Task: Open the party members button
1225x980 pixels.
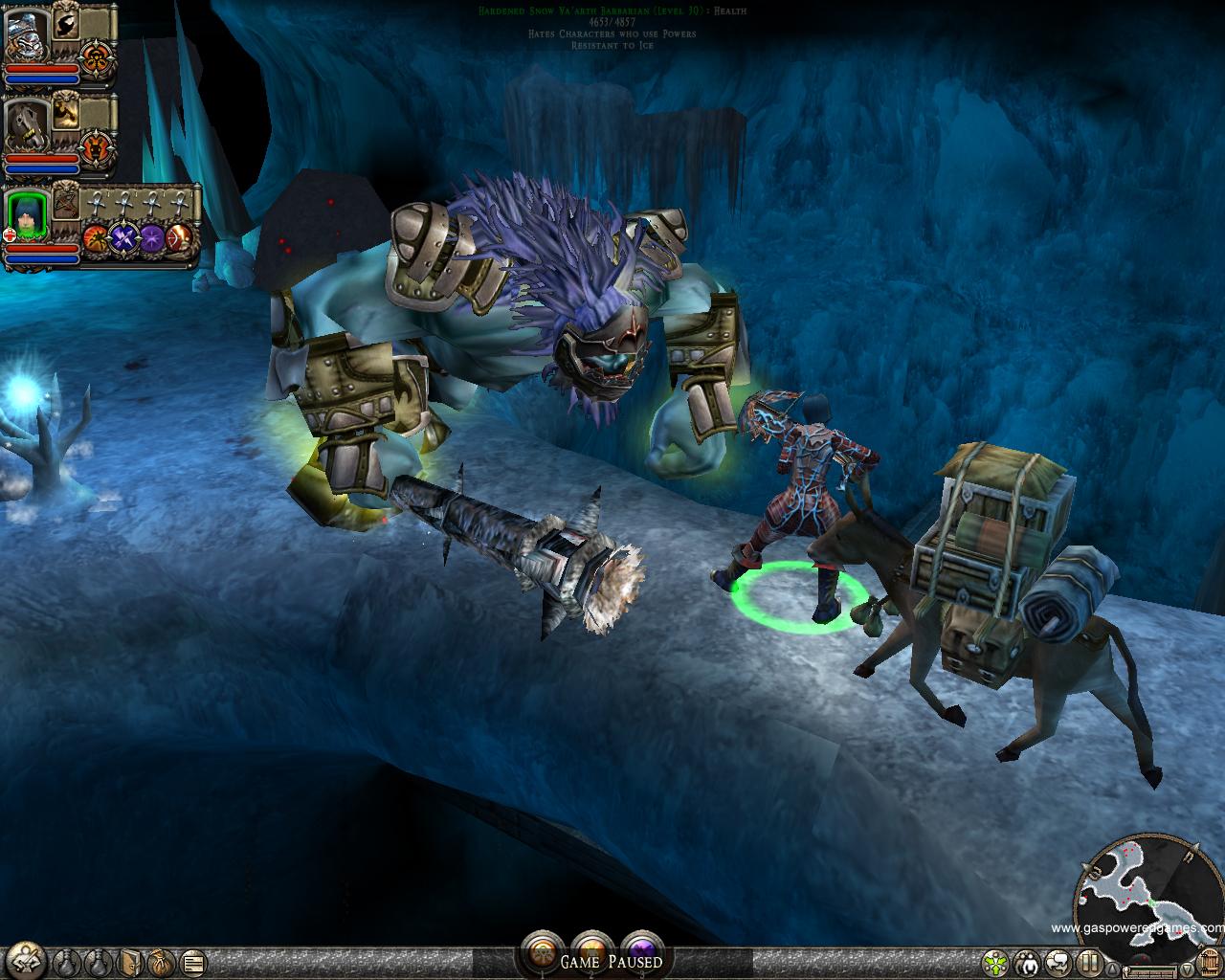Action: 1029,961
